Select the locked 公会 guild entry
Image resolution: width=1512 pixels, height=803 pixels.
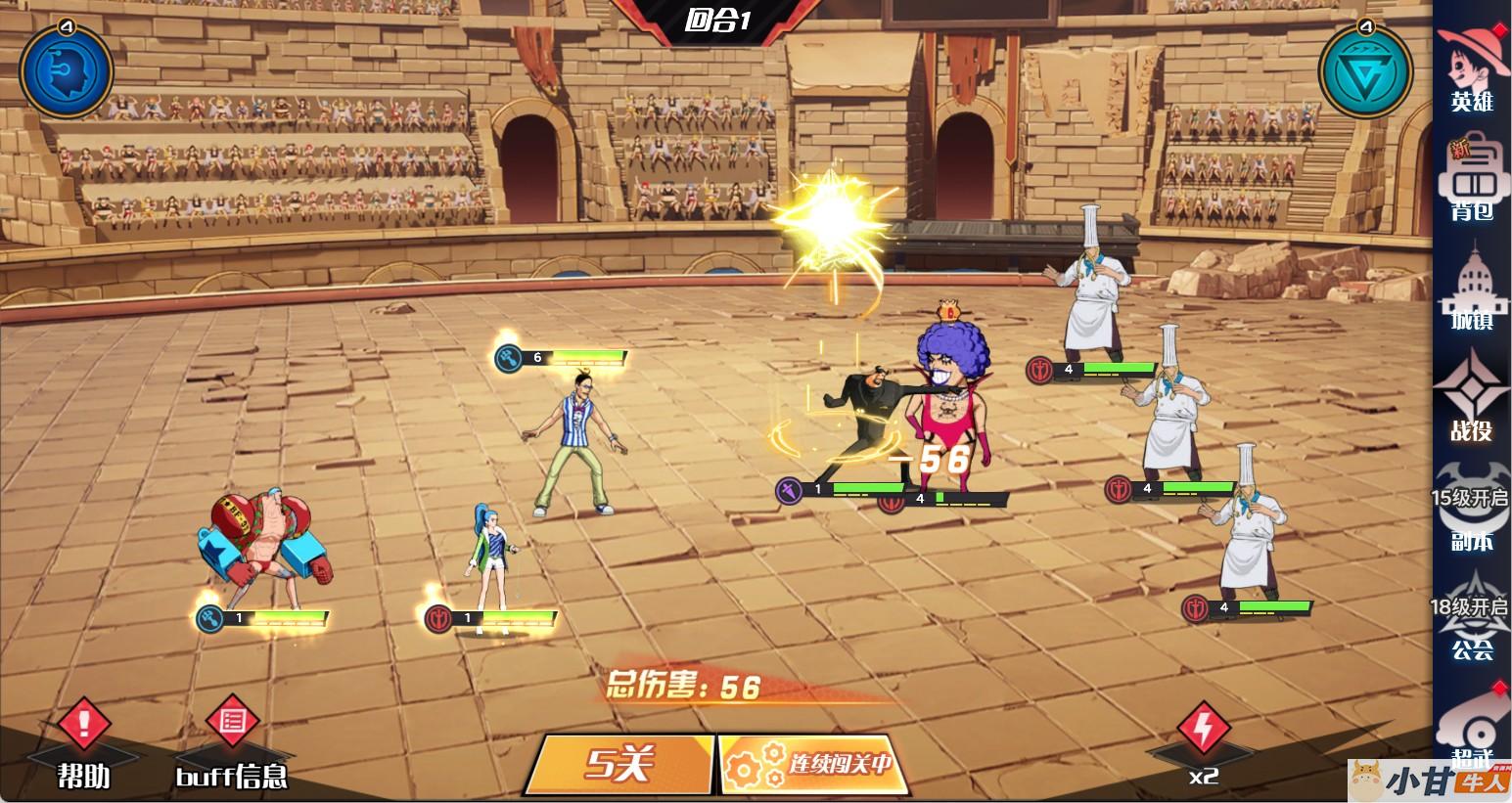1471,624
